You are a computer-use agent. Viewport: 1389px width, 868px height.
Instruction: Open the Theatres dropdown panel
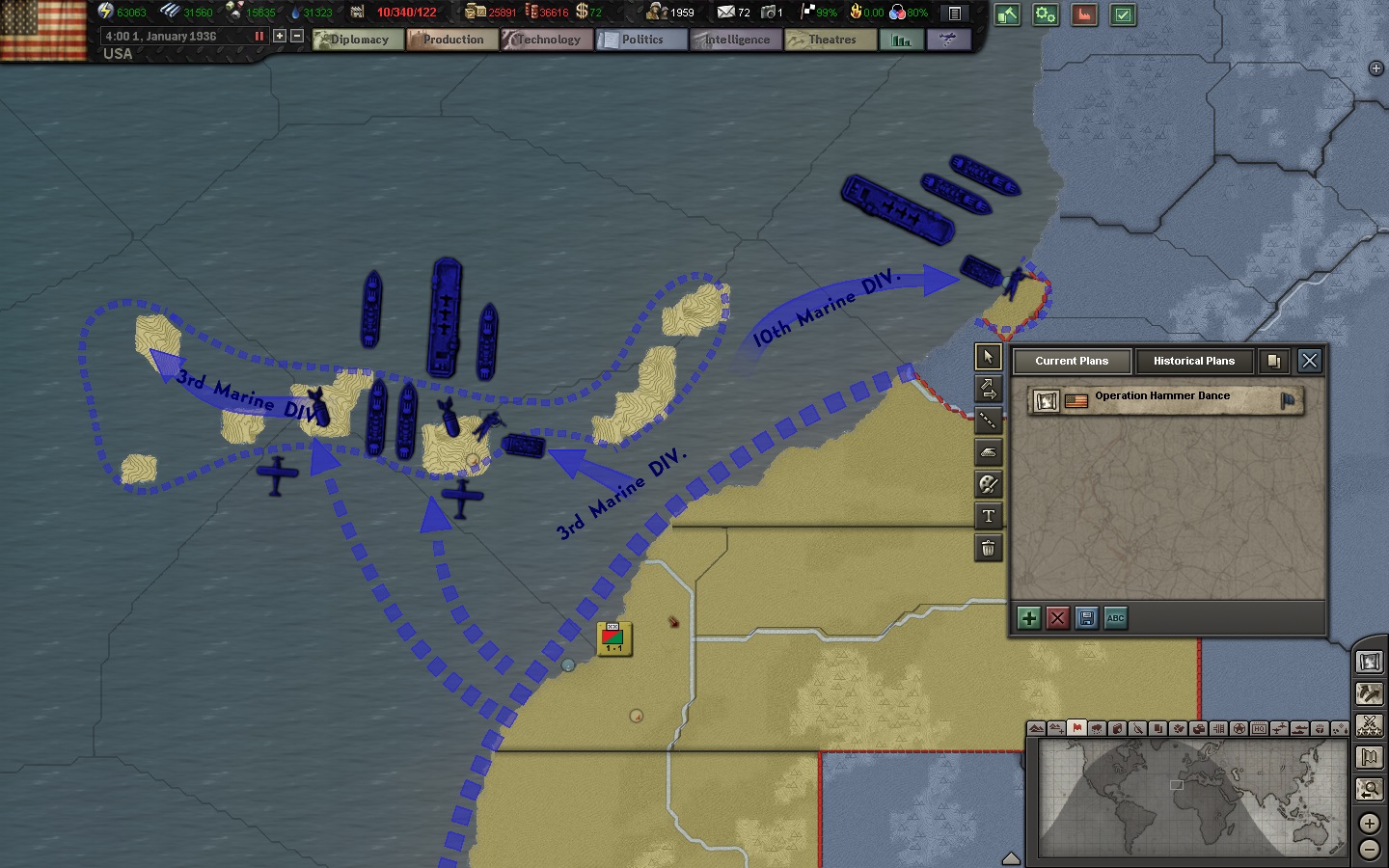[830, 40]
